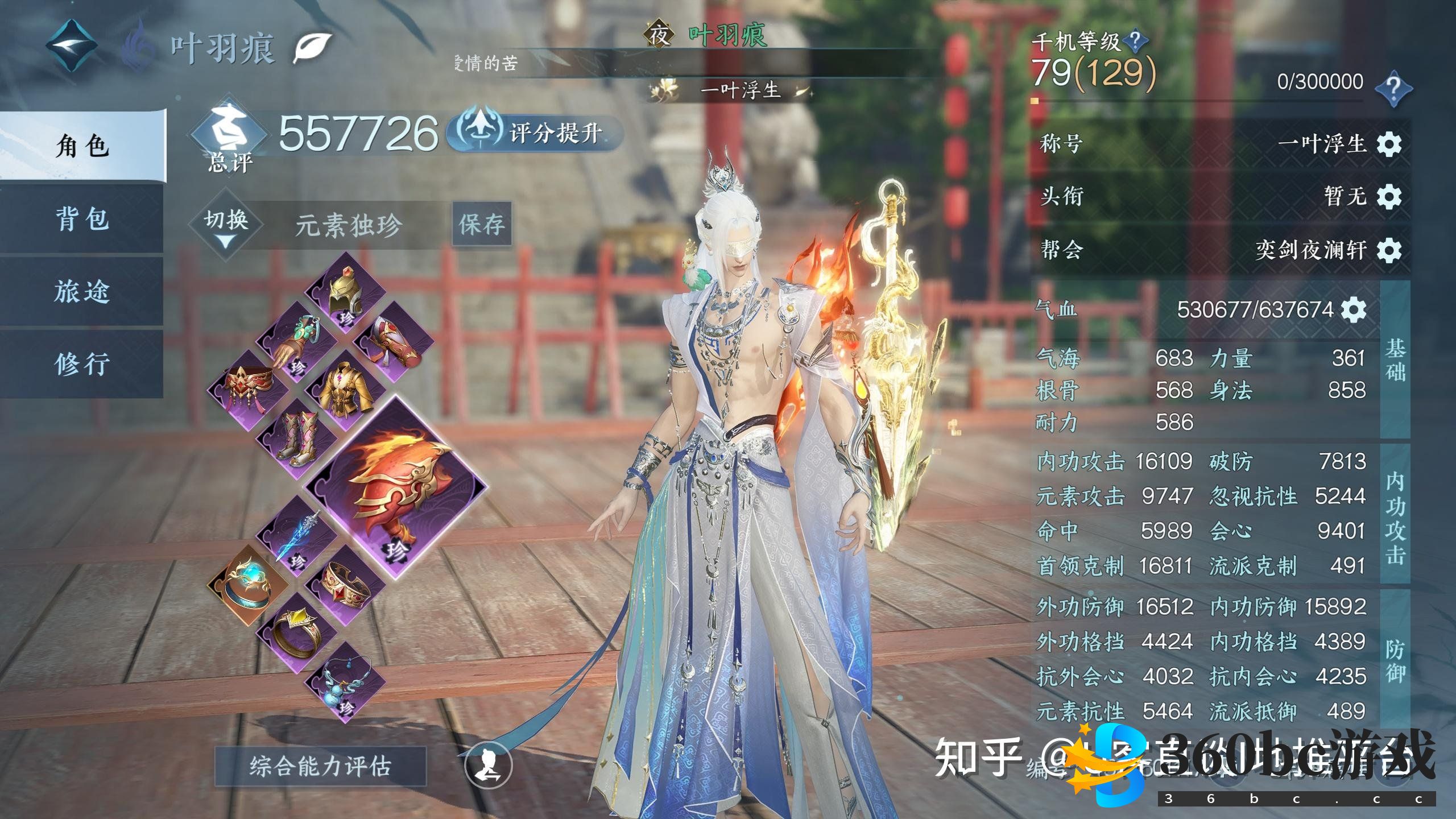The height and width of the screenshot is (819, 1456).
Task: Switch to the 防御 stats section
Action: pos(1395,661)
